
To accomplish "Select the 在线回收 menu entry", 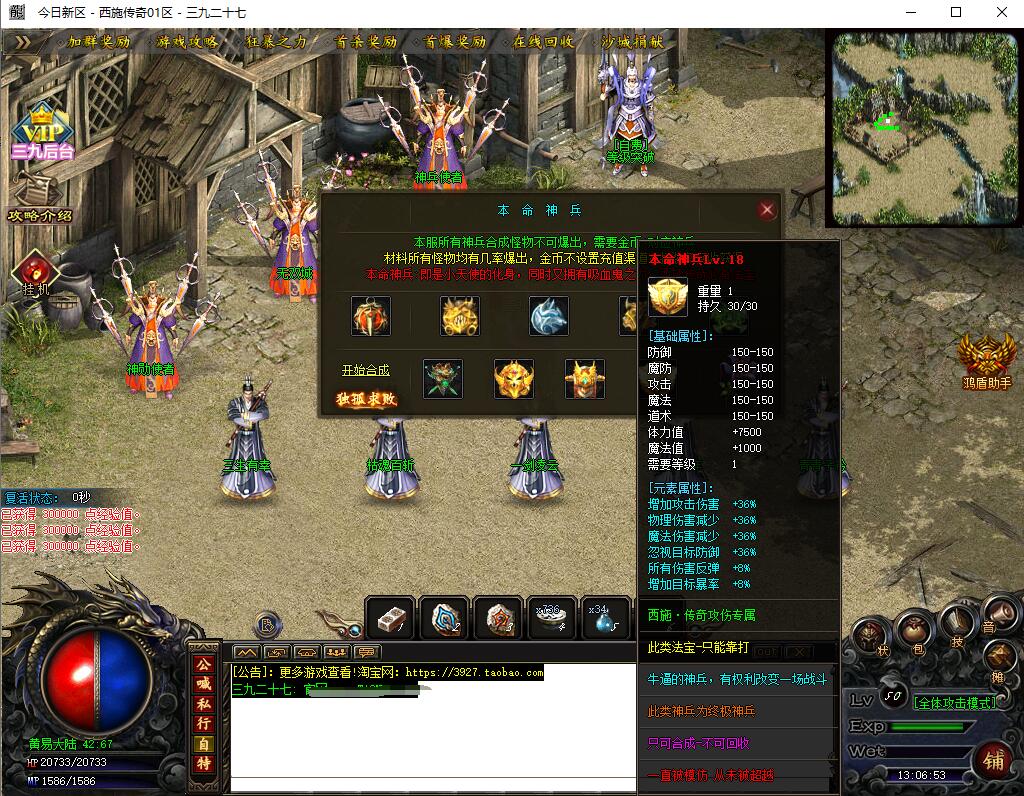I will click(544, 42).
